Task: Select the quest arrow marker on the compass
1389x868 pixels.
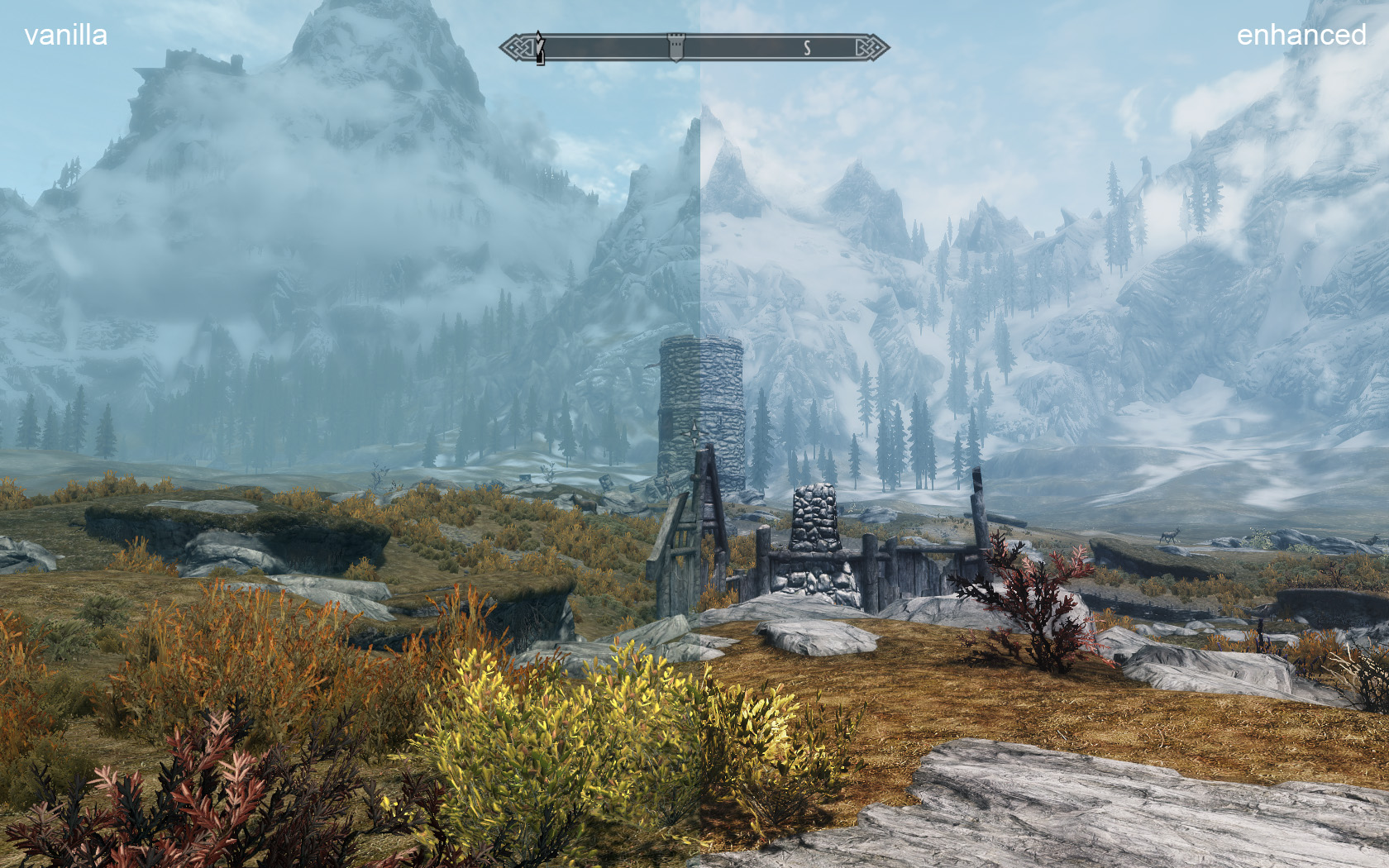Action: [x=540, y=48]
